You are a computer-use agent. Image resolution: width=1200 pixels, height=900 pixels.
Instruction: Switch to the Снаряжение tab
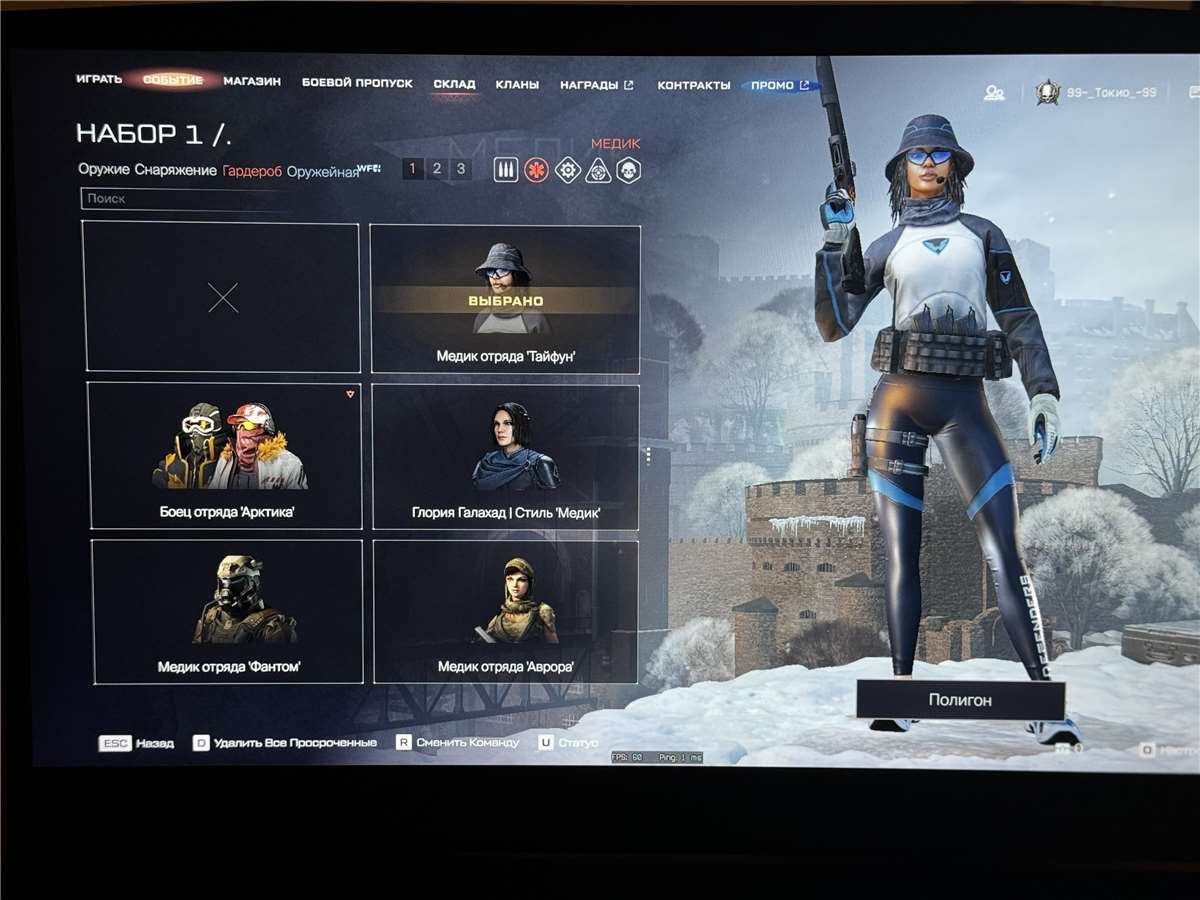coord(175,170)
